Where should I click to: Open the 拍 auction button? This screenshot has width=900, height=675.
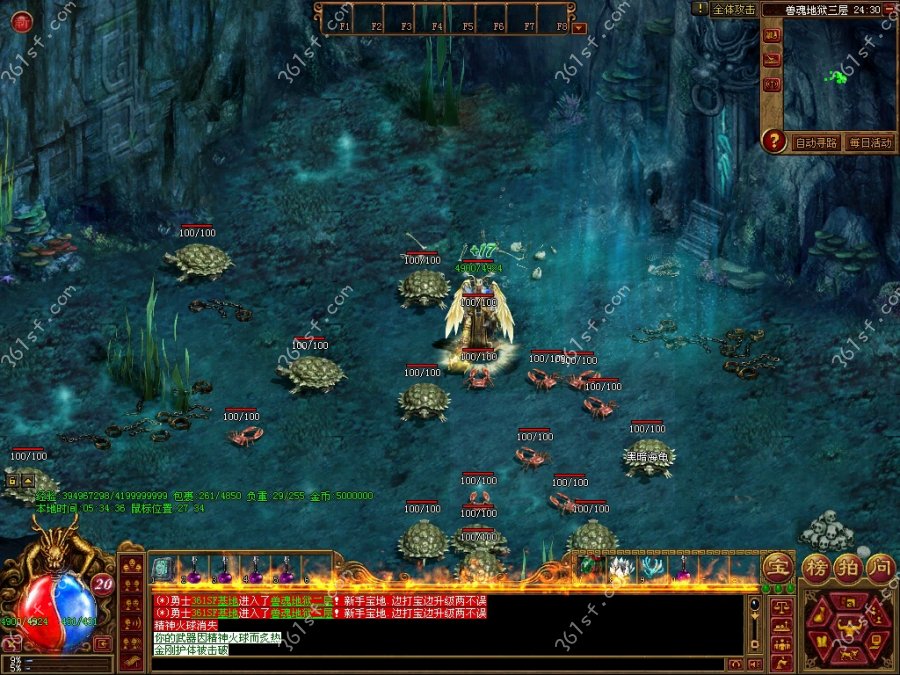tap(848, 567)
